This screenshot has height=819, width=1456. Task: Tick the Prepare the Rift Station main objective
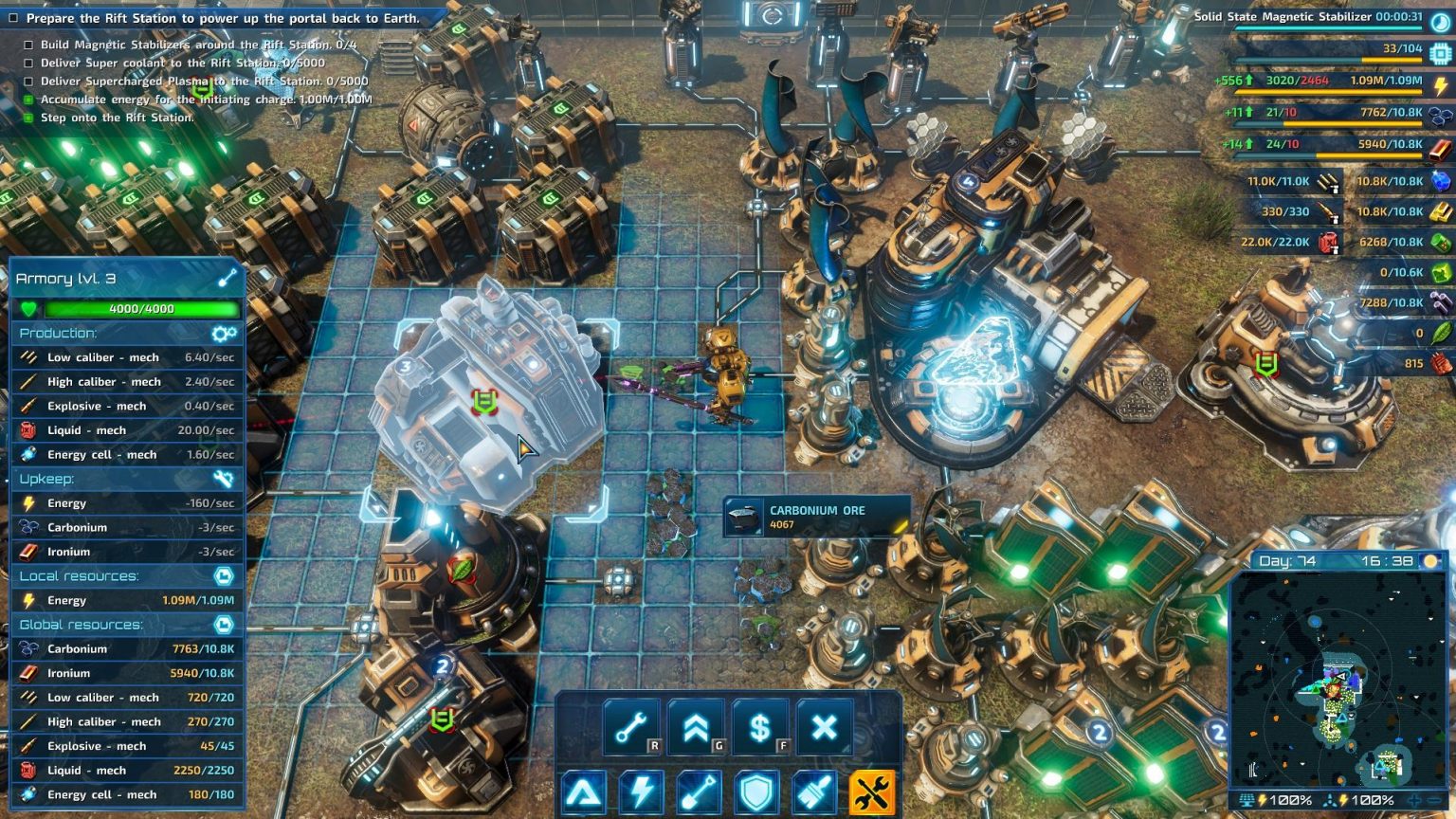pos(13,18)
